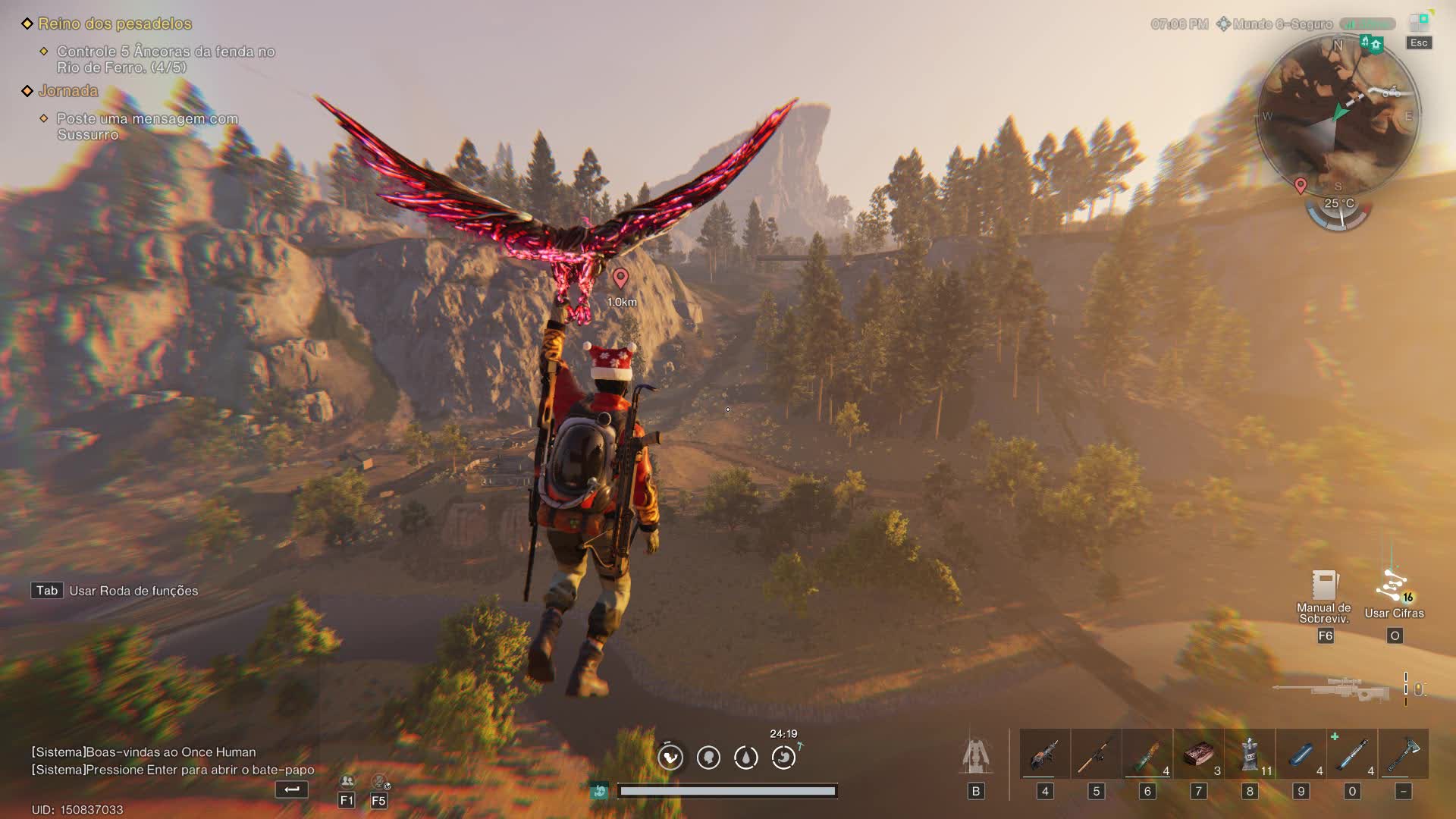The width and height of the screenshot is (1456, 819).
Task: Open the backpack figure icon
Action: click(976, 756)
